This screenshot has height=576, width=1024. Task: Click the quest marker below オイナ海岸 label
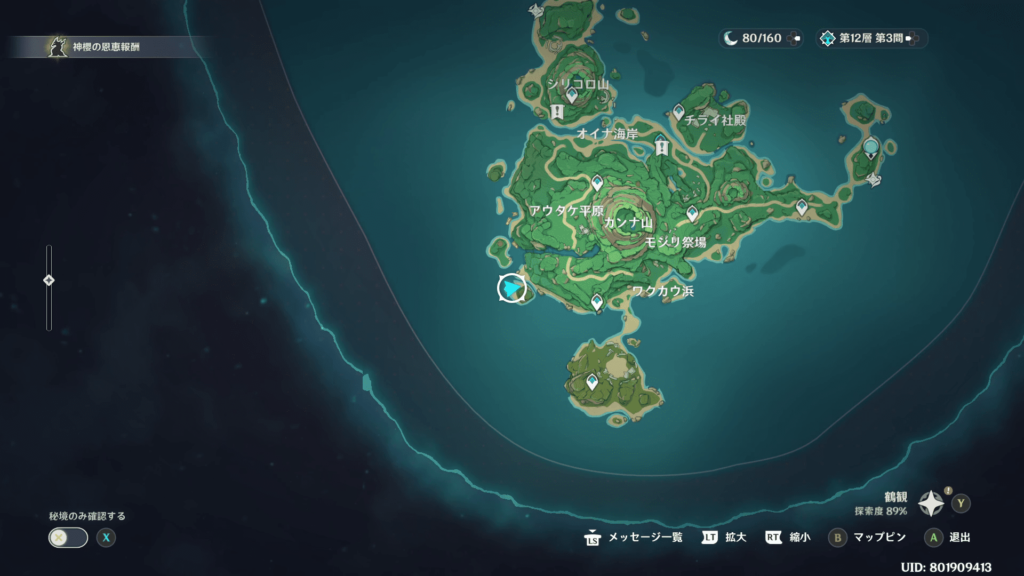pos(661,147)
